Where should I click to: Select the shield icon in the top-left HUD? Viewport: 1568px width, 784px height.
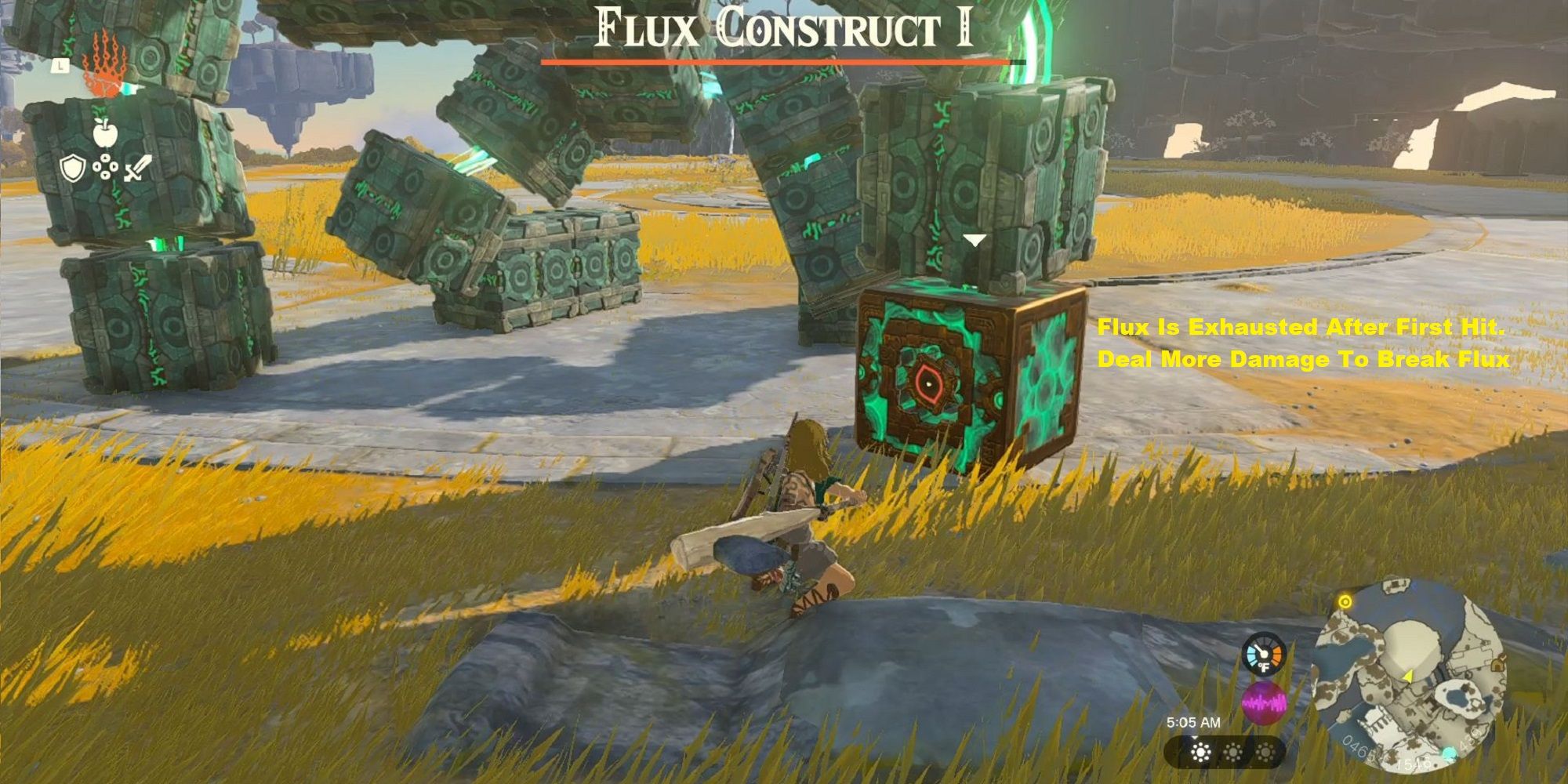[x=73, y=168]
